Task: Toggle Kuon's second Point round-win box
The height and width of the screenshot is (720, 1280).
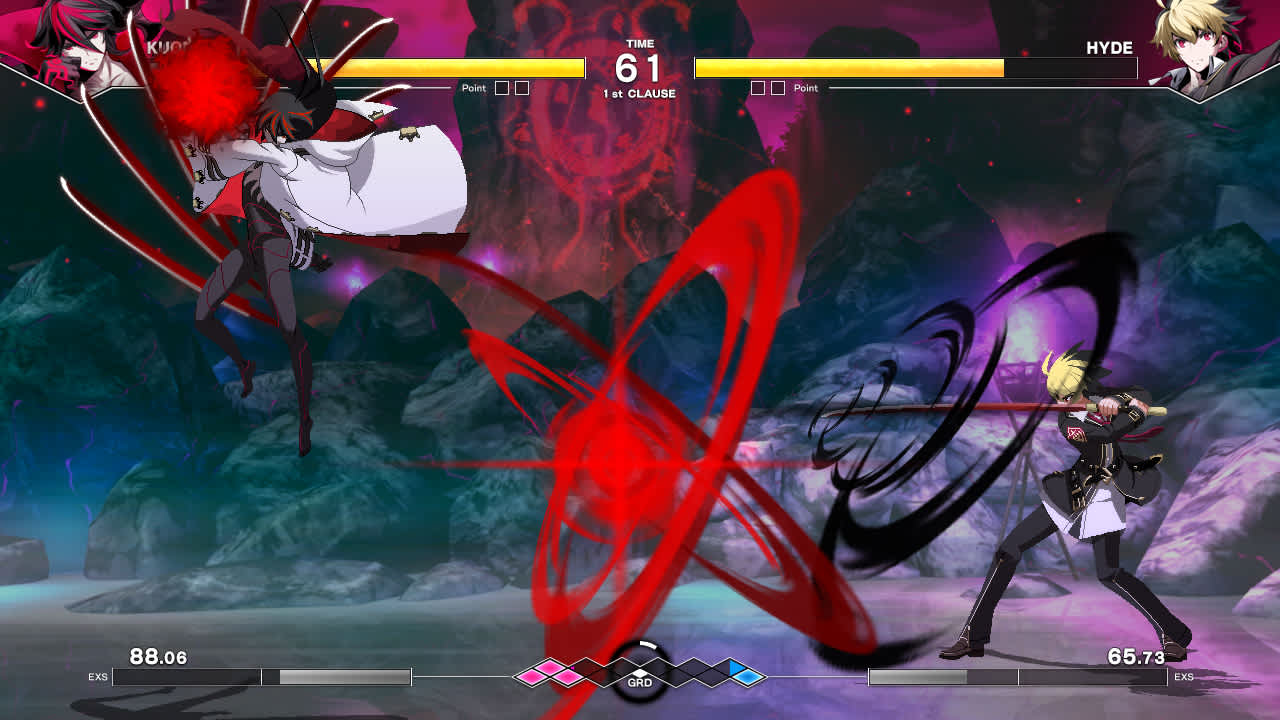Action: click(522, 86)
